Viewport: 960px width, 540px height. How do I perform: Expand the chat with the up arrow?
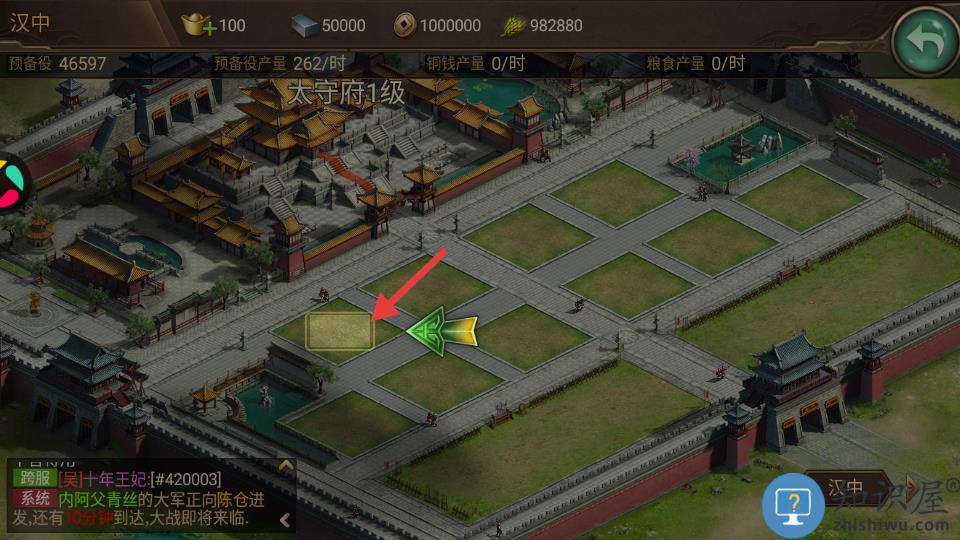click(x=286, y=467)
